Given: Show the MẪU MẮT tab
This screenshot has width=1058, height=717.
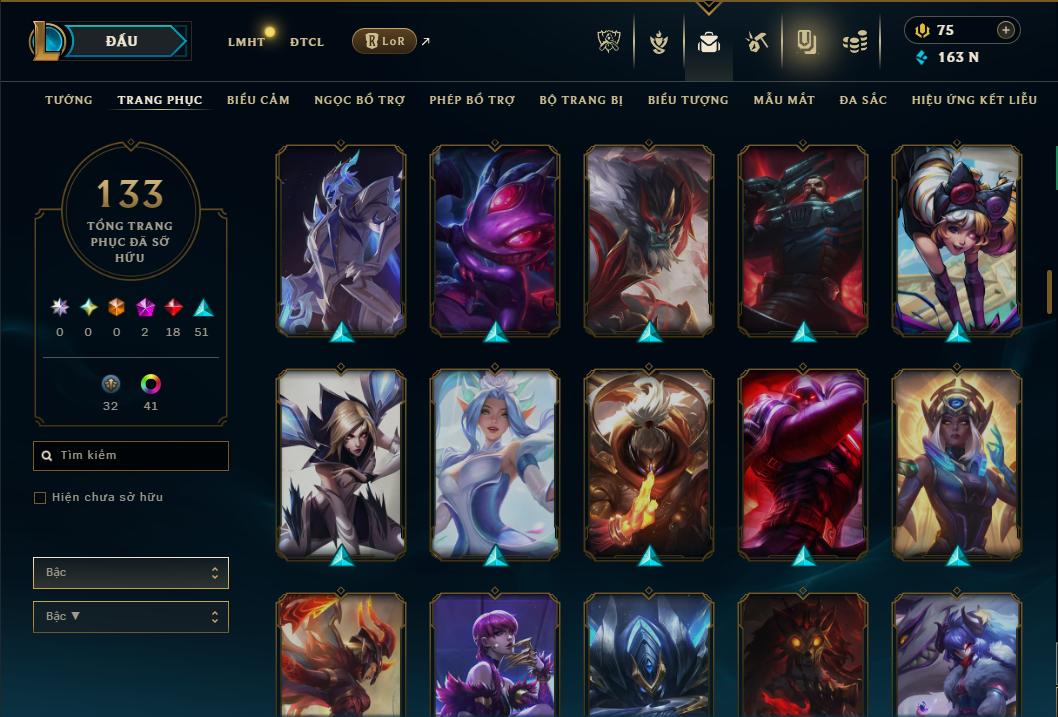Looking at the screenshot, I should tap(784, 100).
